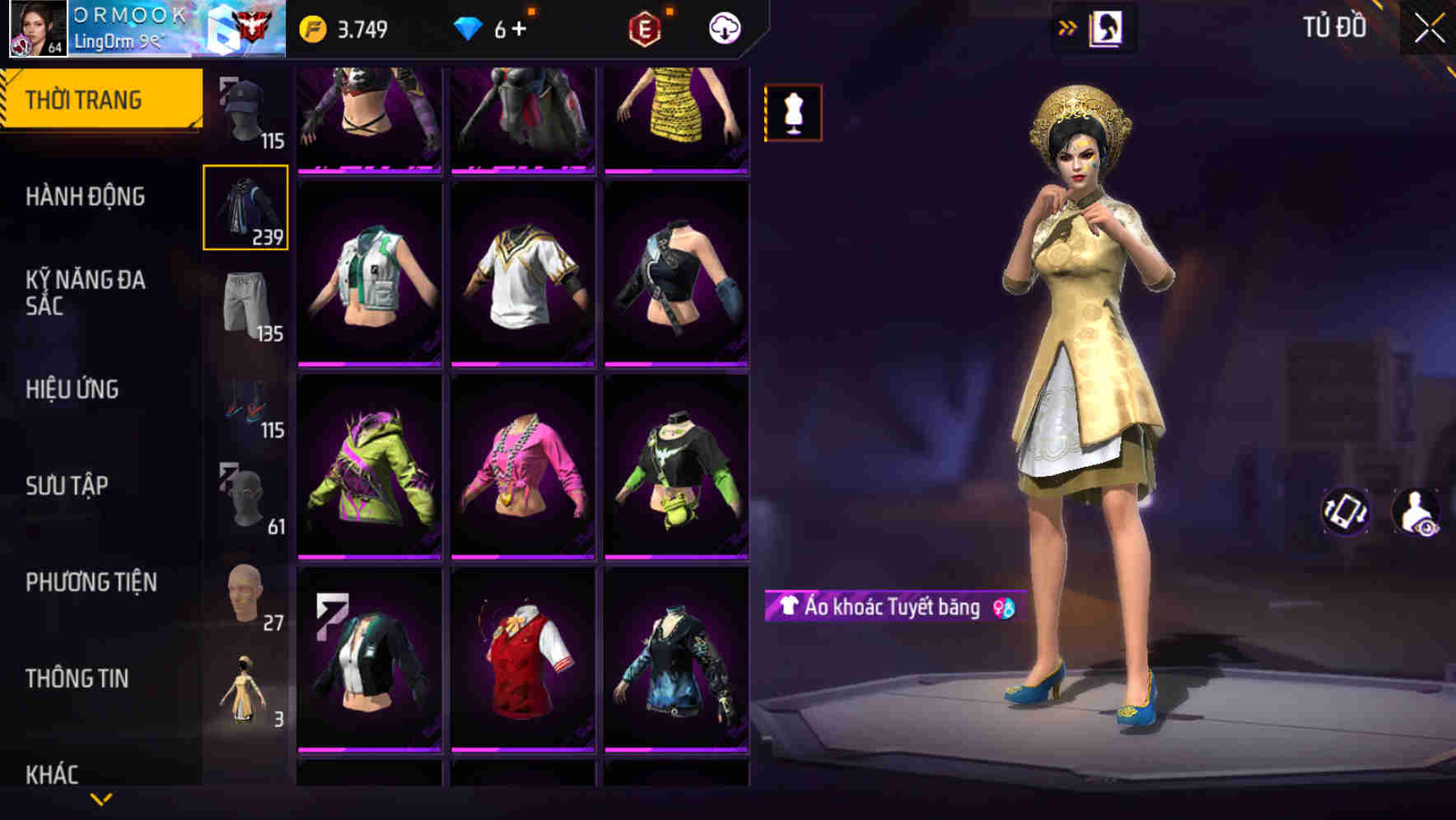
Task: Expand more categories with the bottom yellow chevron
Action: tap(100, 799)
